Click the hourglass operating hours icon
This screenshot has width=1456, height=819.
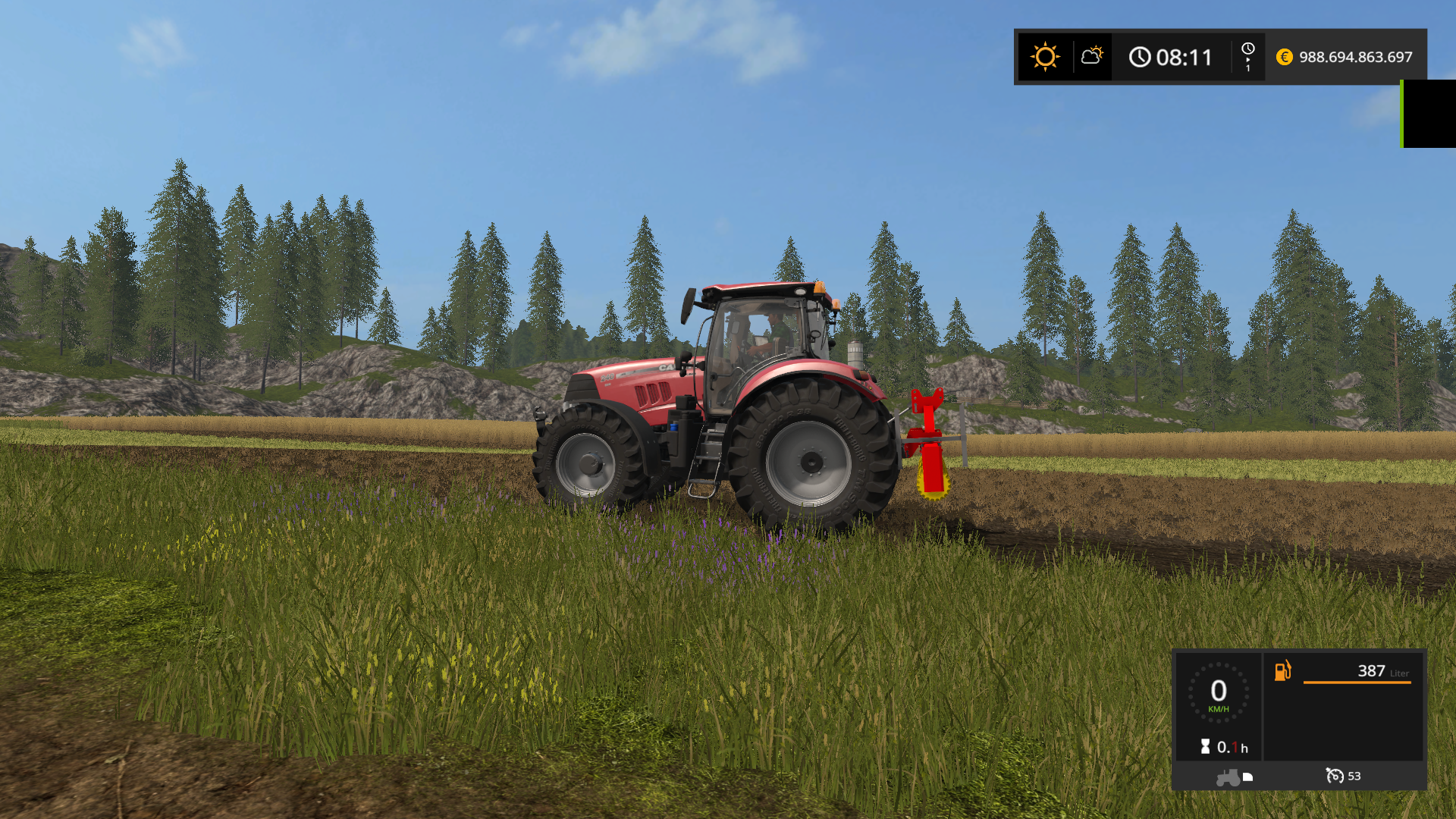(x=1205, y=747)
